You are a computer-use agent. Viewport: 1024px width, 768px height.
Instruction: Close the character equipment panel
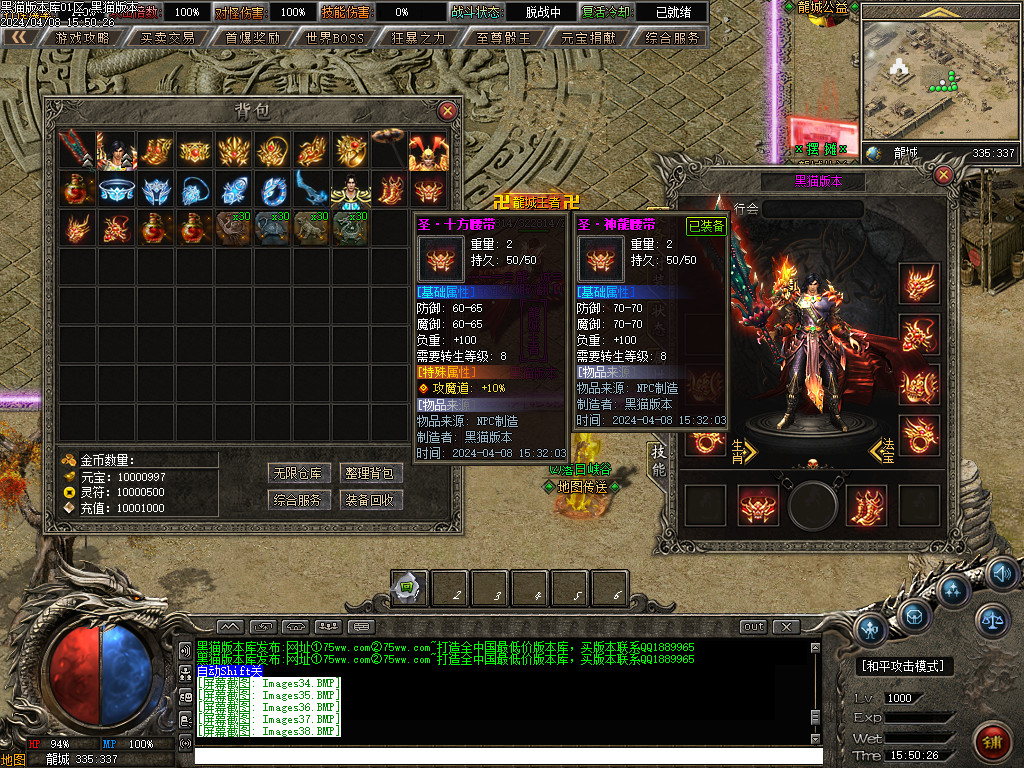click(x=943, y=176)
